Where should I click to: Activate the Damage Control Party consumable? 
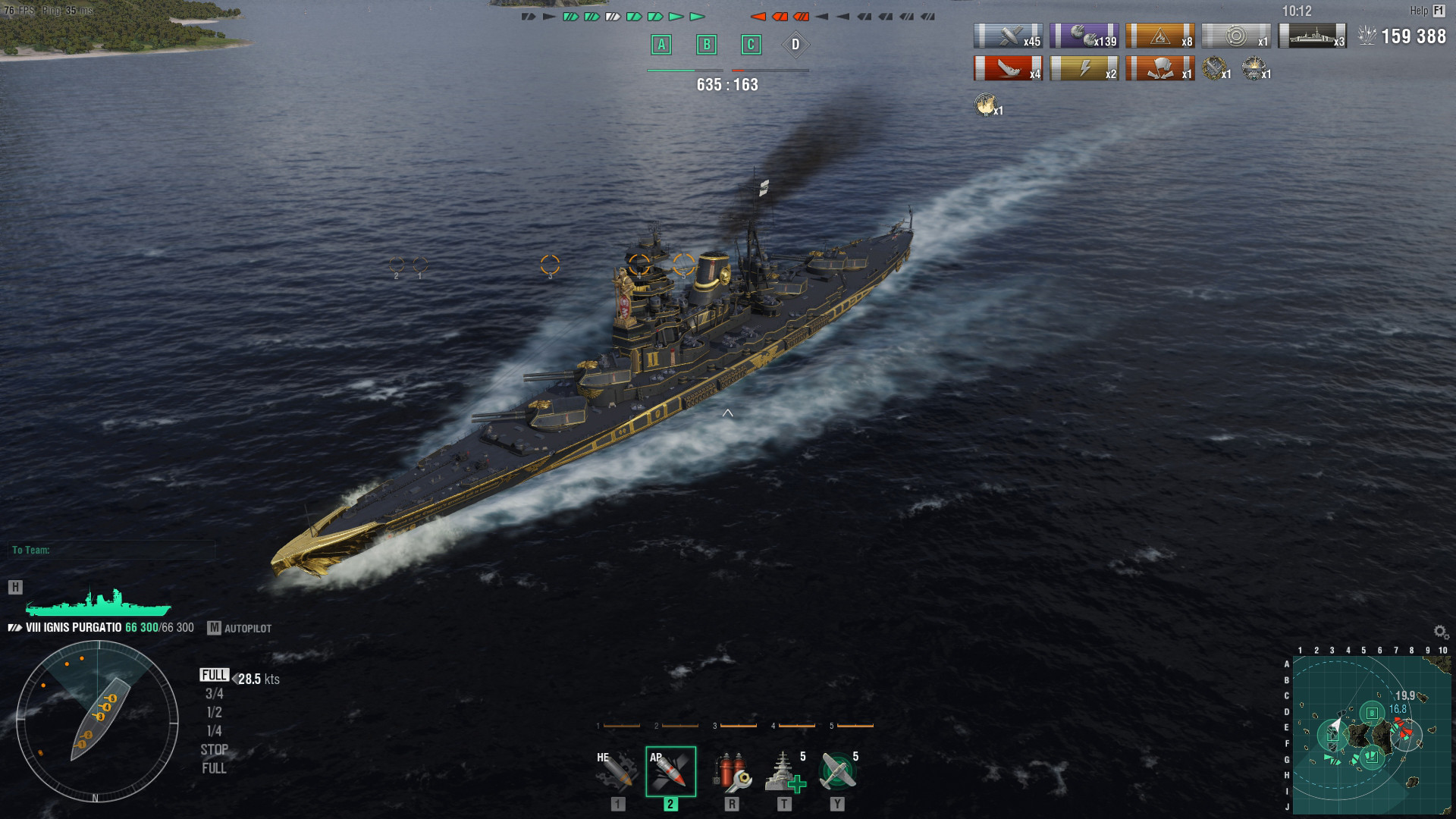tap(732, 770)
